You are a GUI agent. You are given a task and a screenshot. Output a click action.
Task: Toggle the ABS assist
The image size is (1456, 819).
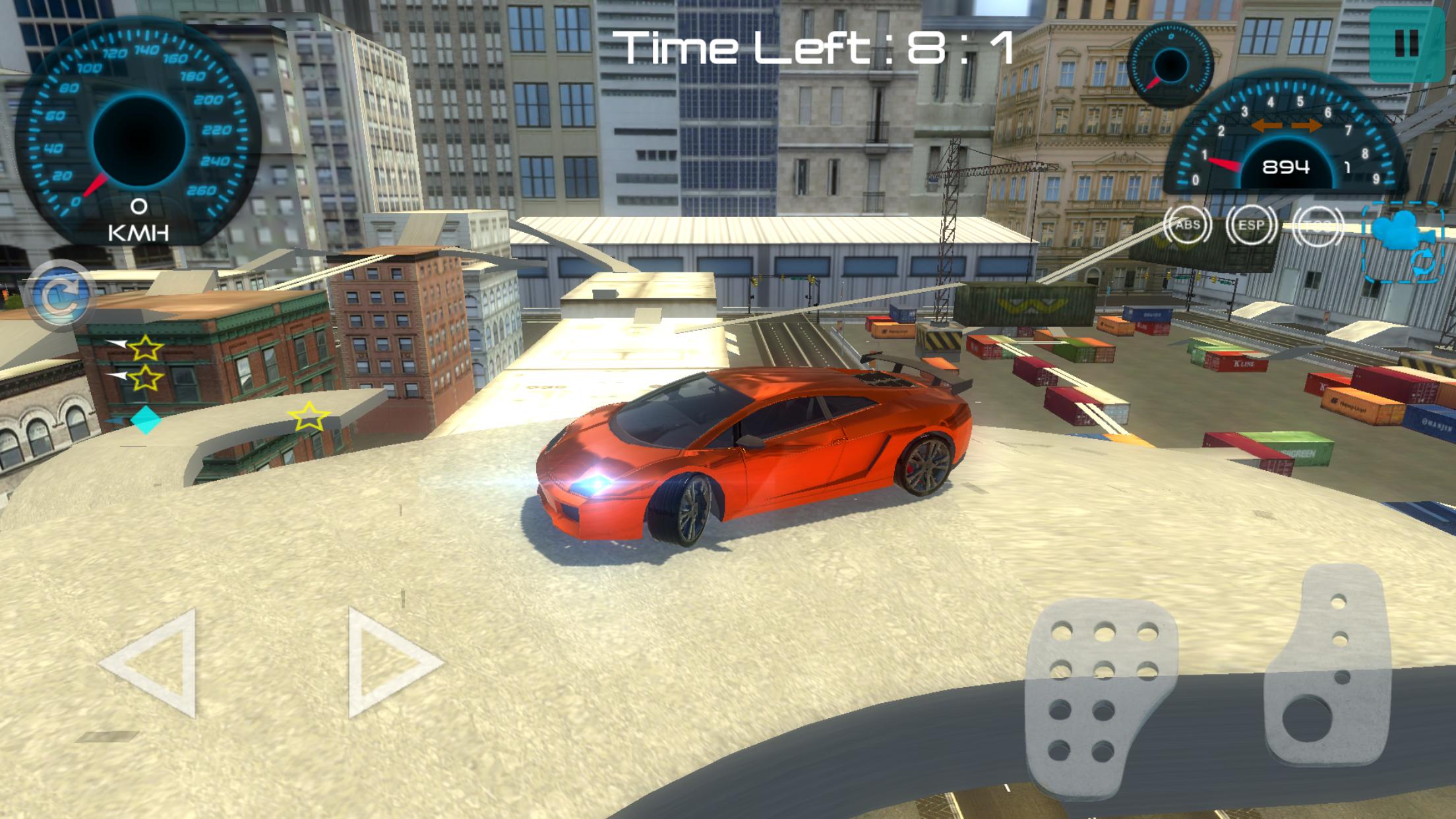coord(1187,224)
